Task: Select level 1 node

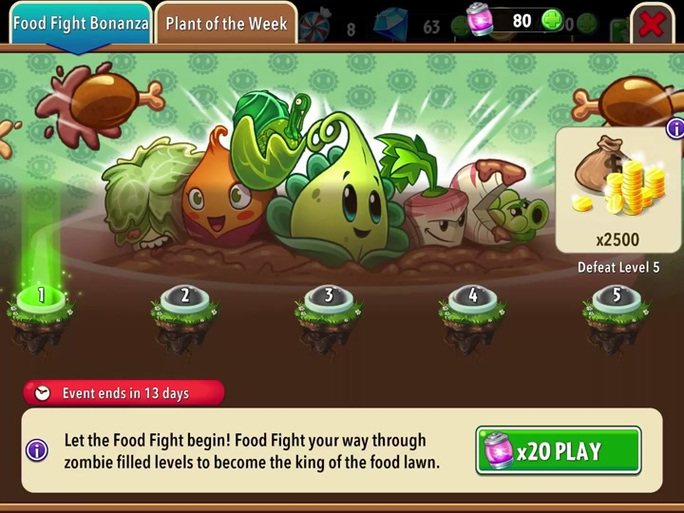Action: click(x=41, y=298)
